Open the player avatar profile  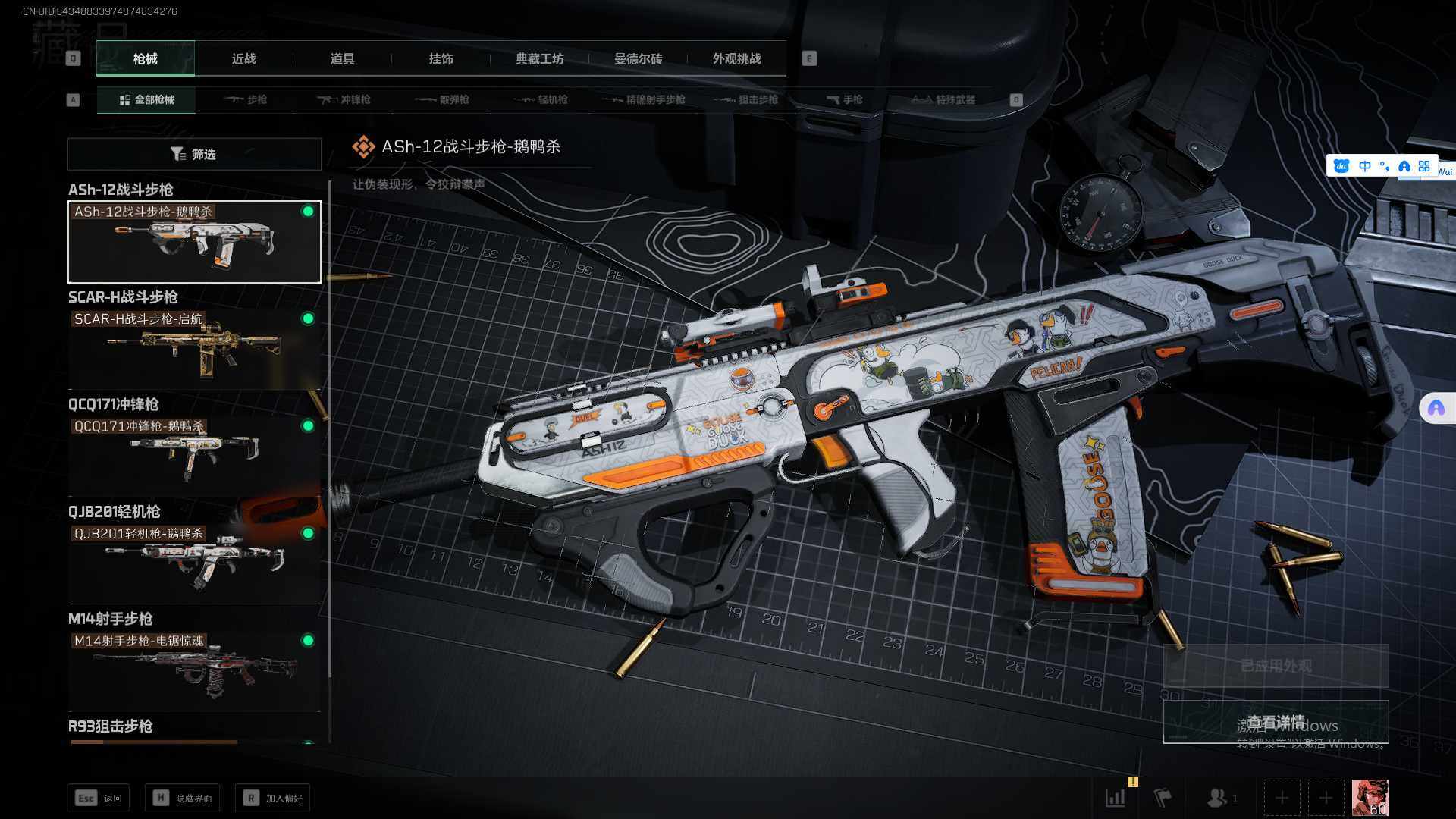click(1370, 798)
